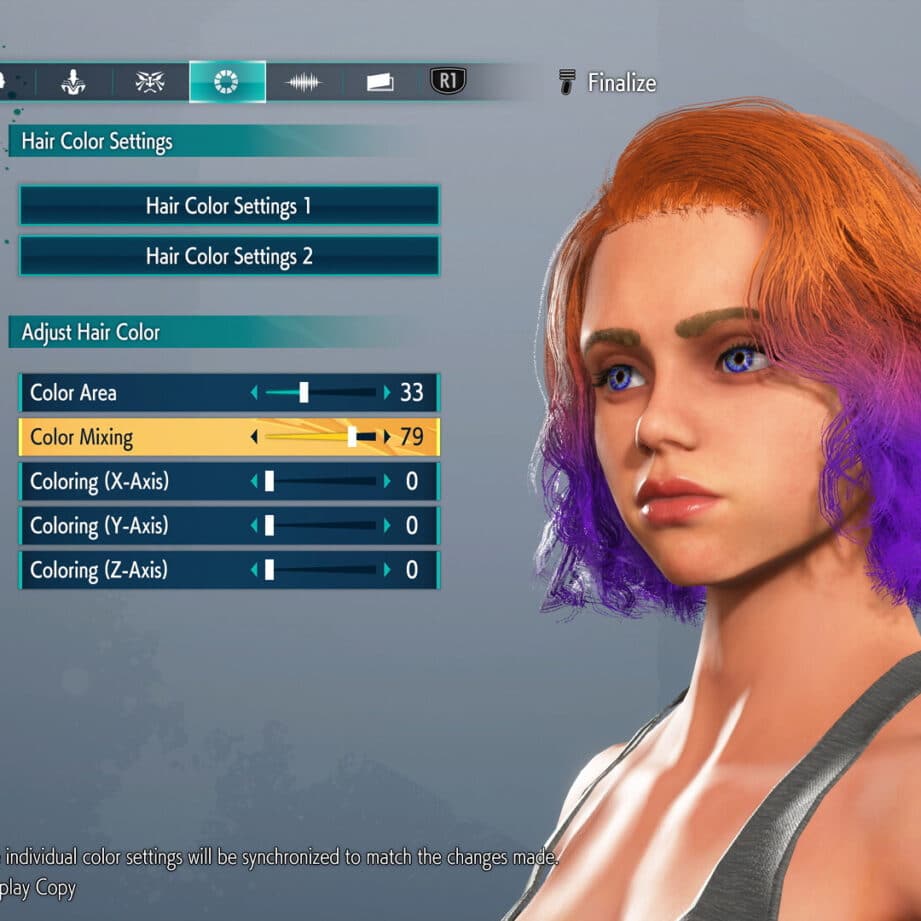This screenshot has width=921, height=921.
Task: Increase Coloring (Y-Axis) with its right arrow
Action: (x=387, y=526)
